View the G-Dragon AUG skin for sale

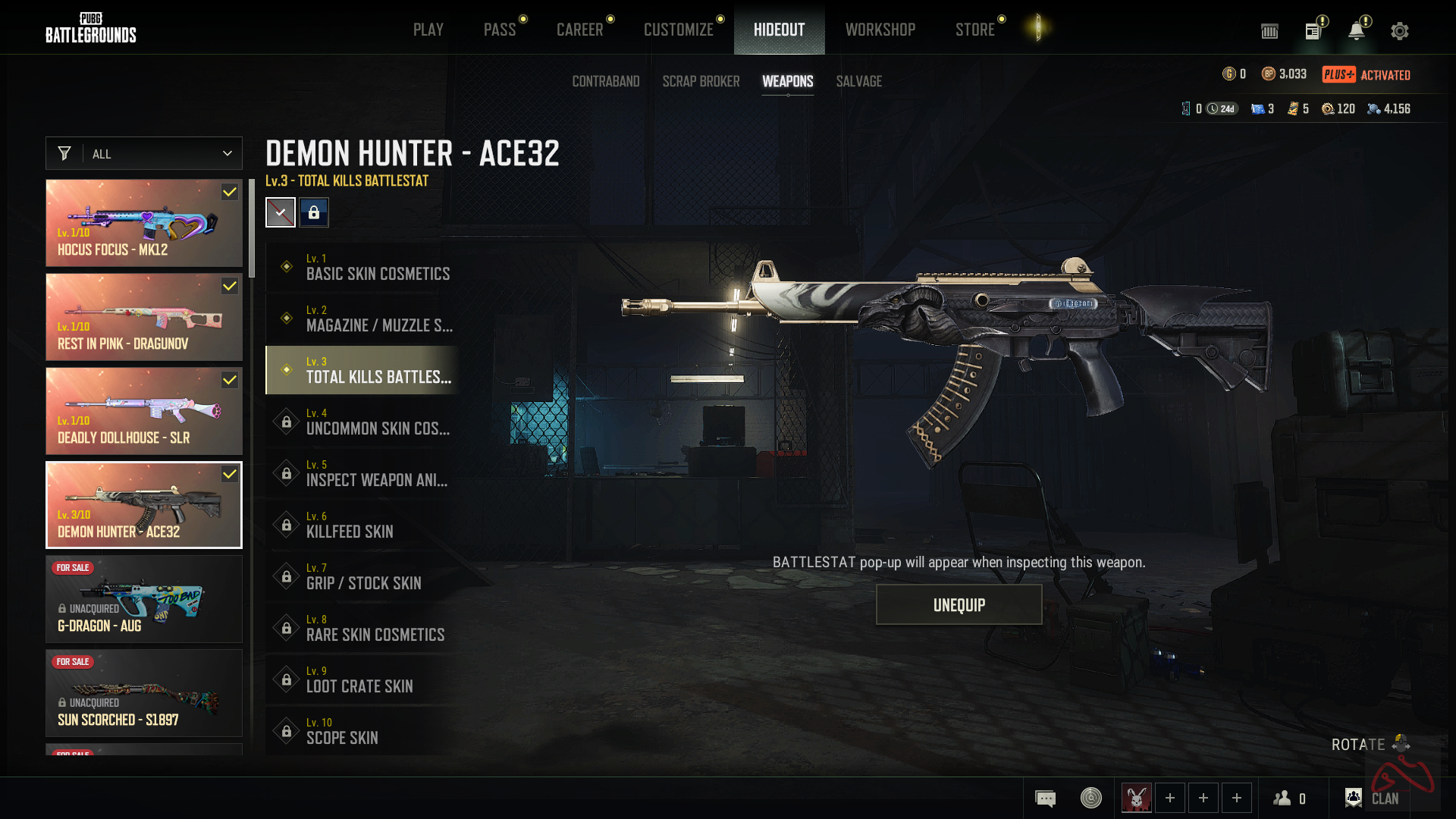[x=144, y=599]
